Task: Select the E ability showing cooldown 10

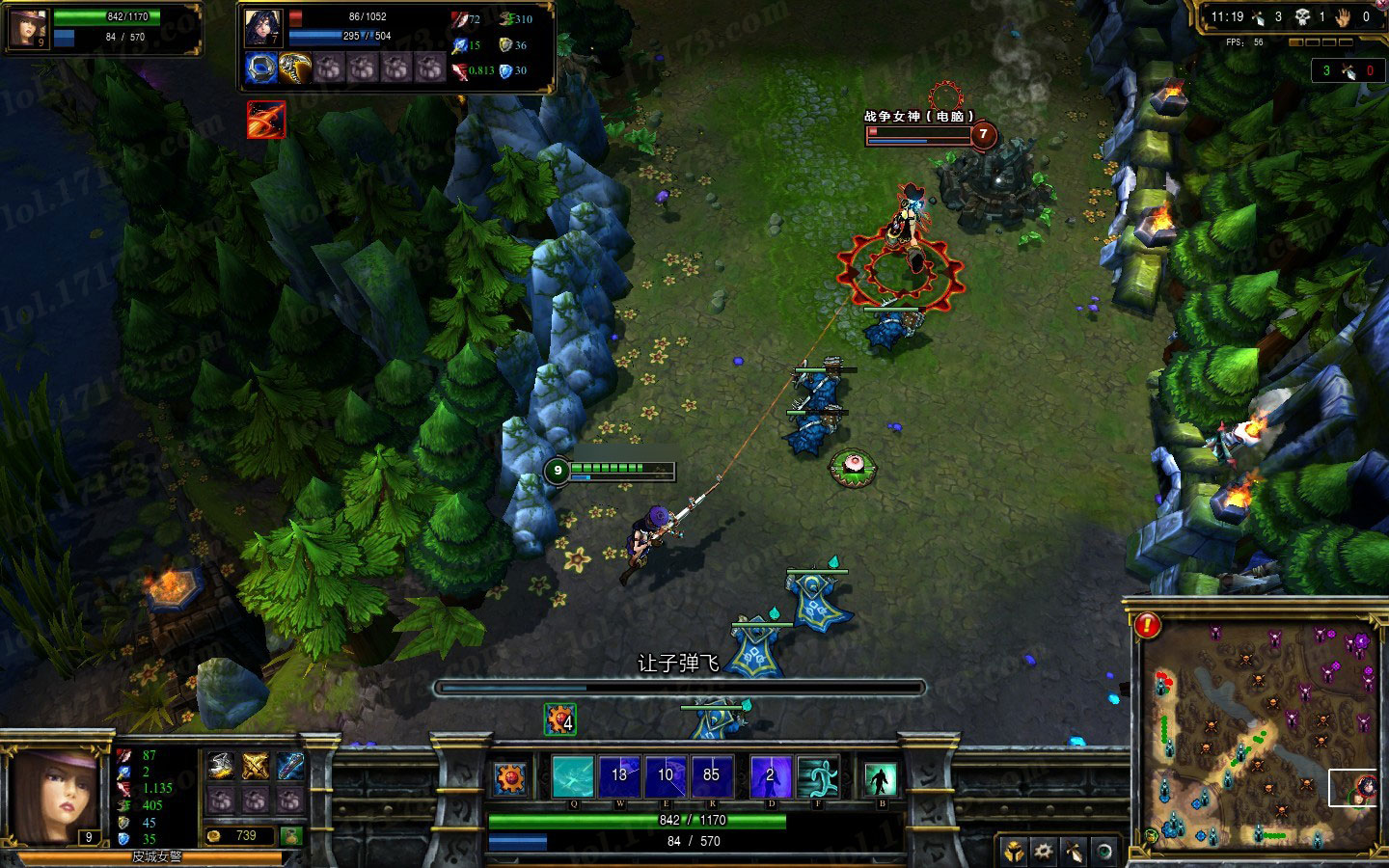Action: coord(666,776)
